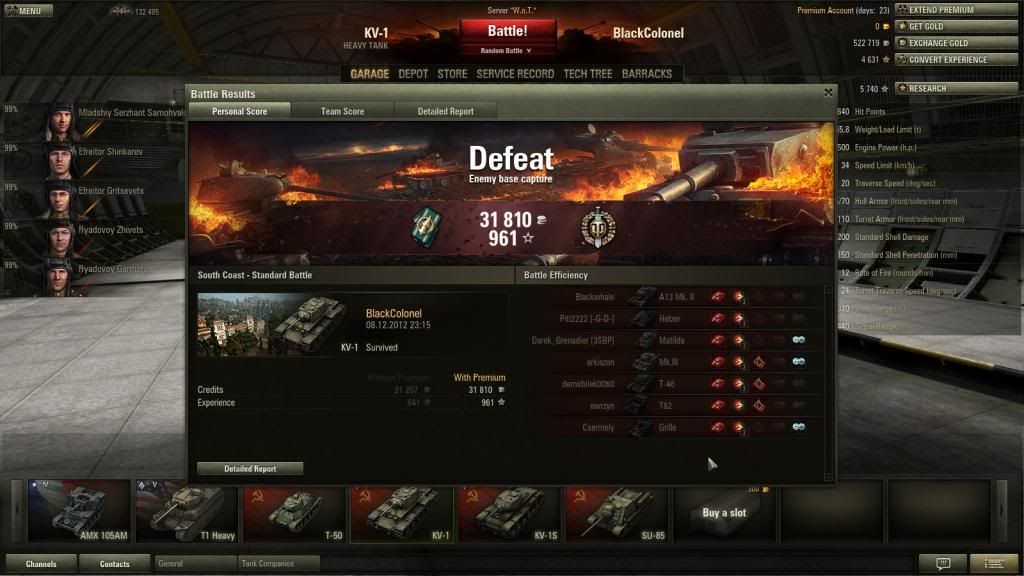Switch to the Team Score tab
The width and height of the screenshot is (1024, 576).
pos(342,111)
